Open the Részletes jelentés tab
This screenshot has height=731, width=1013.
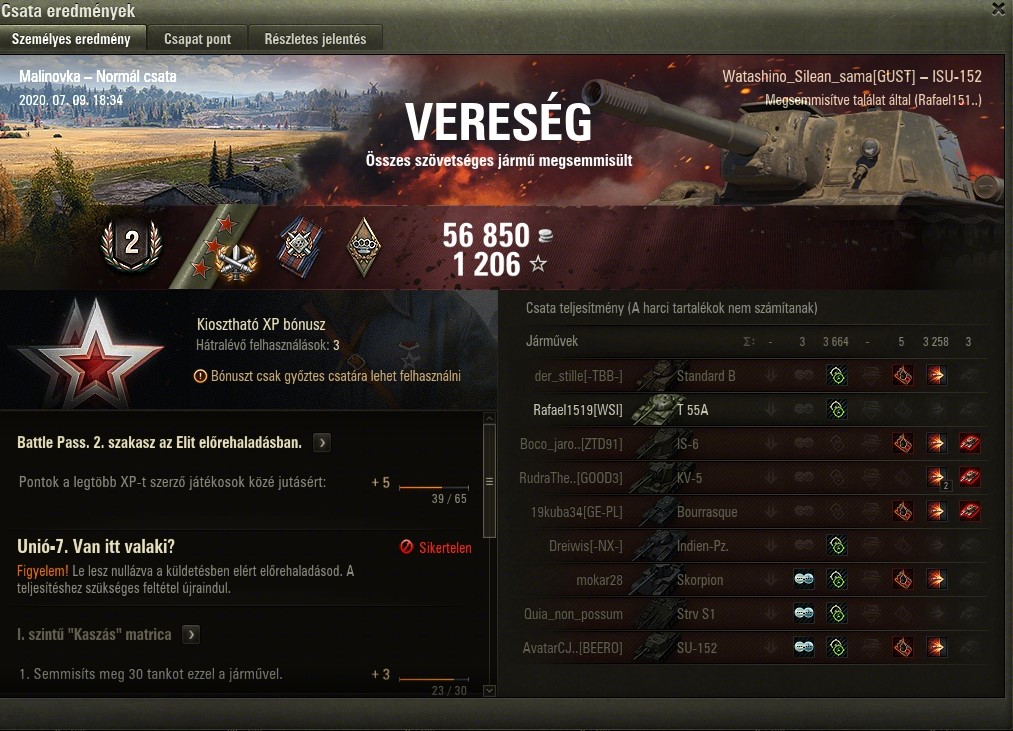[x=315, y=39]
